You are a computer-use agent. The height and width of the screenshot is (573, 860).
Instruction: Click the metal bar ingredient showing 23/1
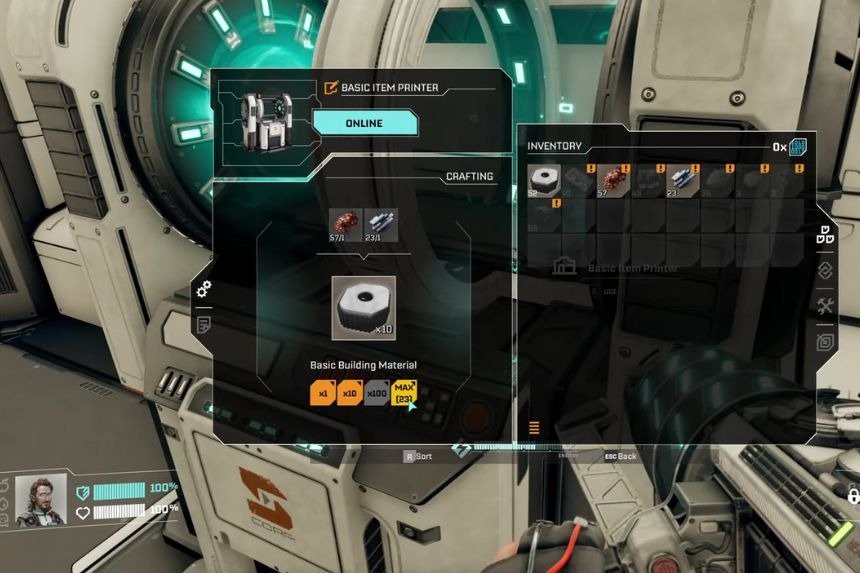[x=381, y=225]
